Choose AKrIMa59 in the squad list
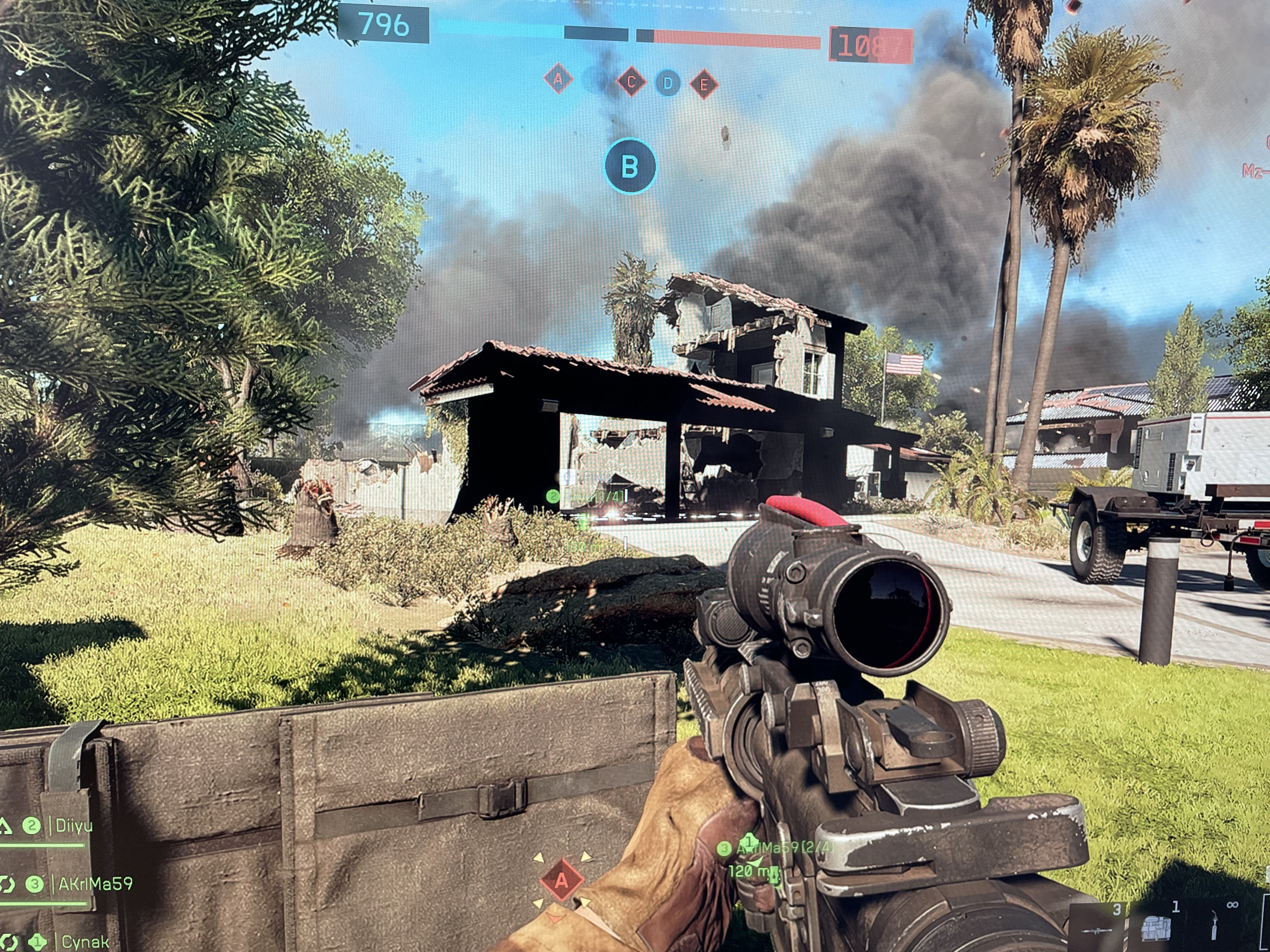Viewport: 1270px width, 952px height. tap(95, 884)
